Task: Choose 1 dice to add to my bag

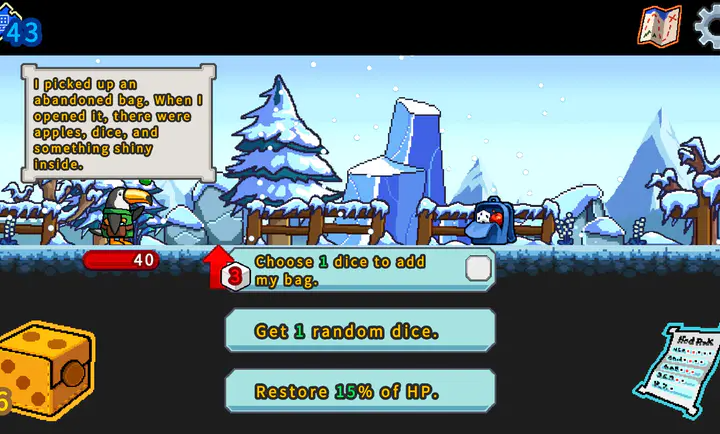Action: pyautogui.click(x=360, y=270)
